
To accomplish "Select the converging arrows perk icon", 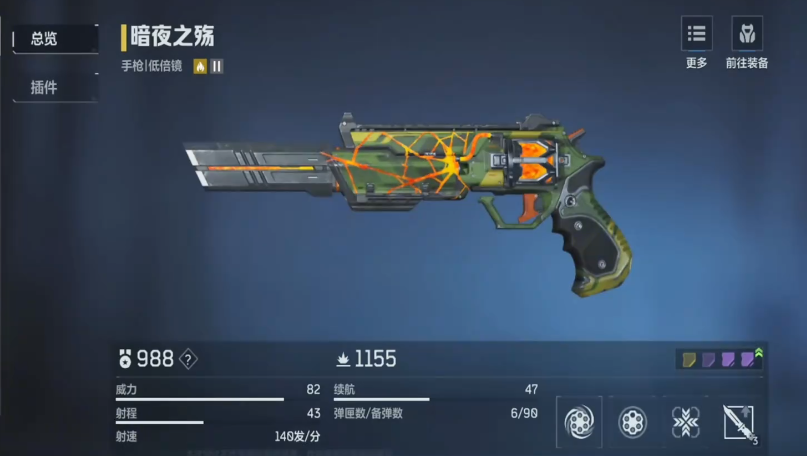I will tap(685, 423).
